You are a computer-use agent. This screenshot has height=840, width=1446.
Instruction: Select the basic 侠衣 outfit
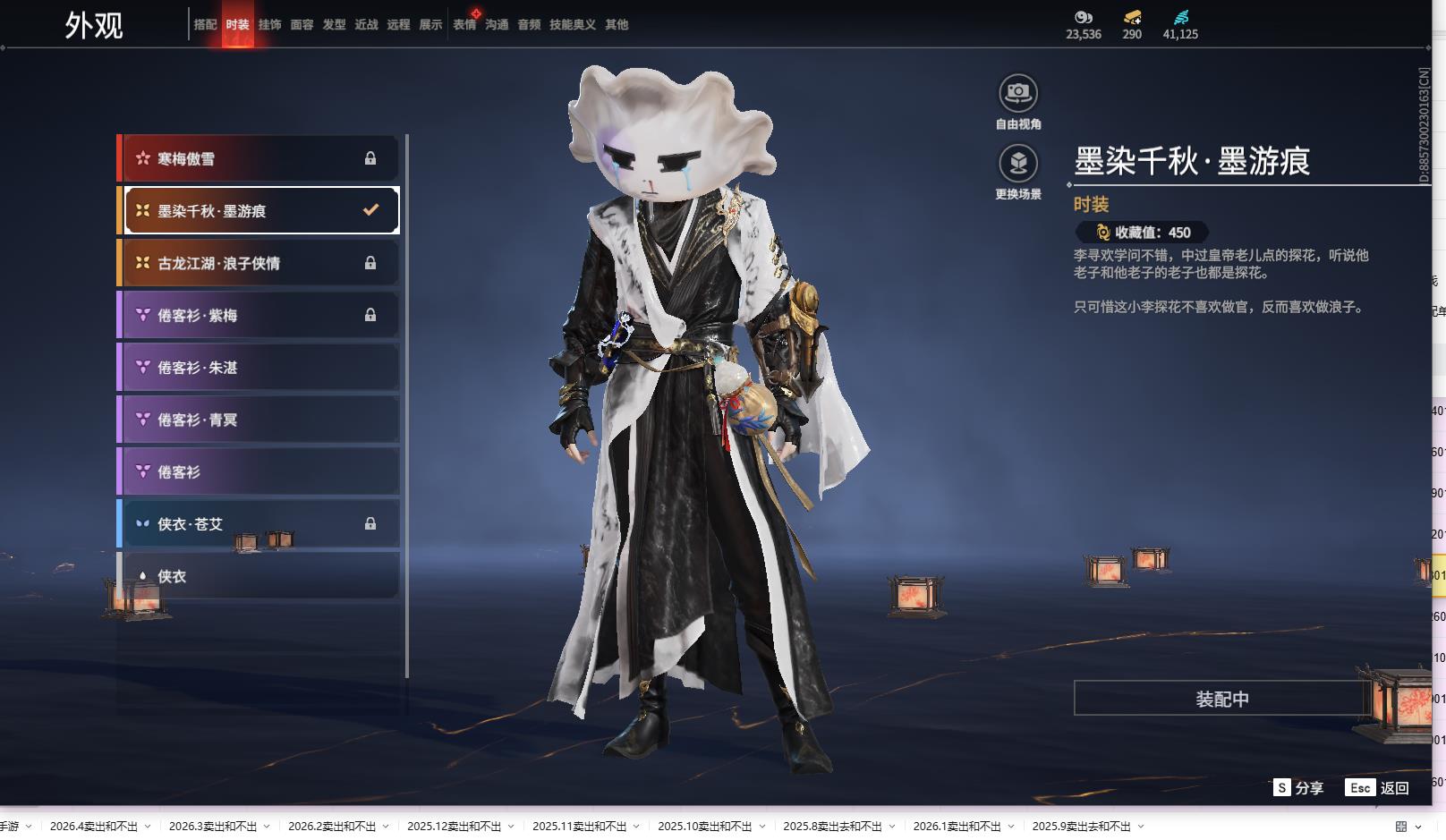pos(259,576)
